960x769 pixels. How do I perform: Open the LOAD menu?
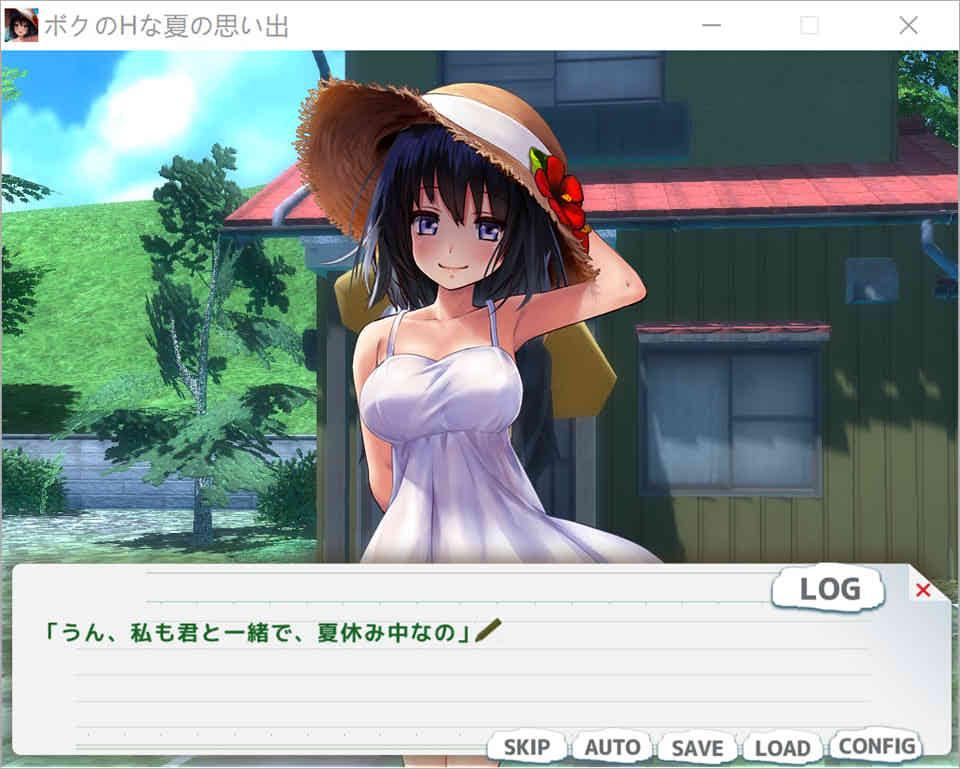click(x=782, y=747)
